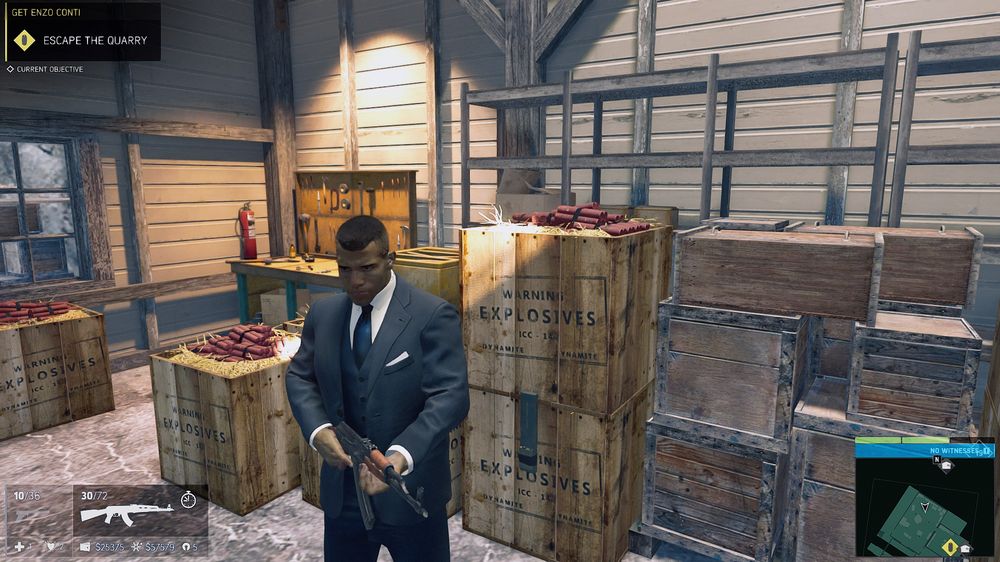Click the player arrow on the minimap
Viewport: 1000px width, 562px height.
[x=924, y=508]
